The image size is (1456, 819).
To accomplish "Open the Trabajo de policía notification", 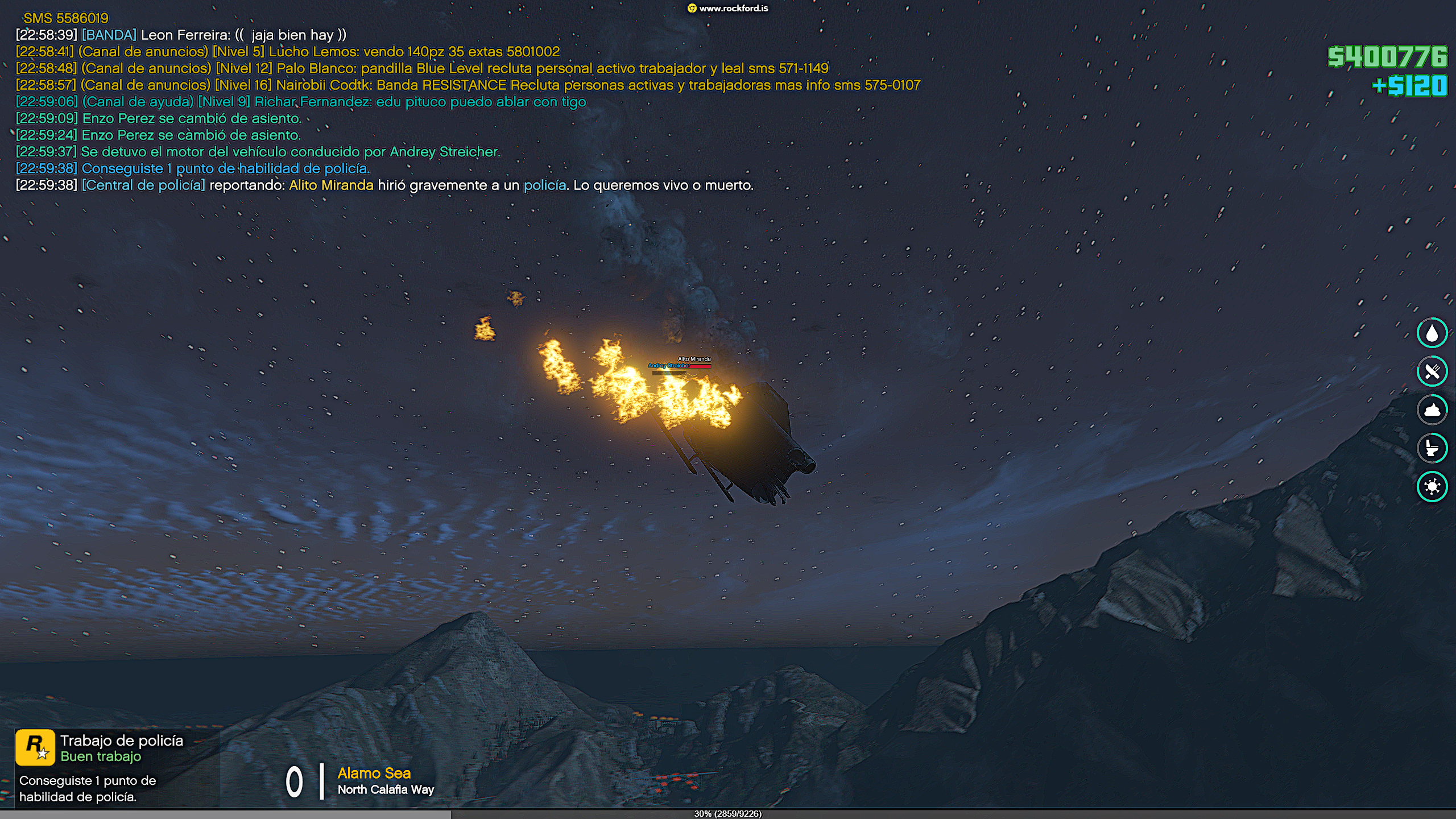I will click(117, 767).
